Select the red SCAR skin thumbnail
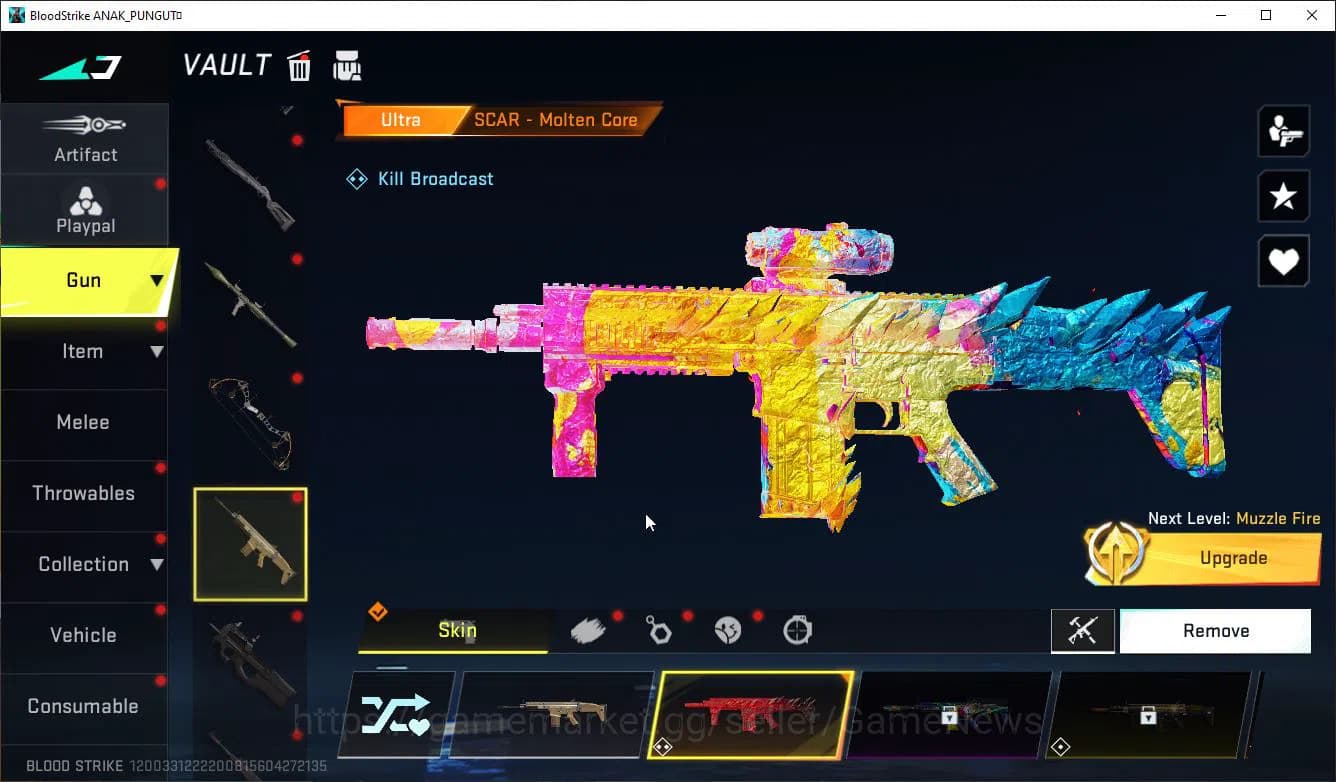The image size is (1336, 782). coord(754,713)
